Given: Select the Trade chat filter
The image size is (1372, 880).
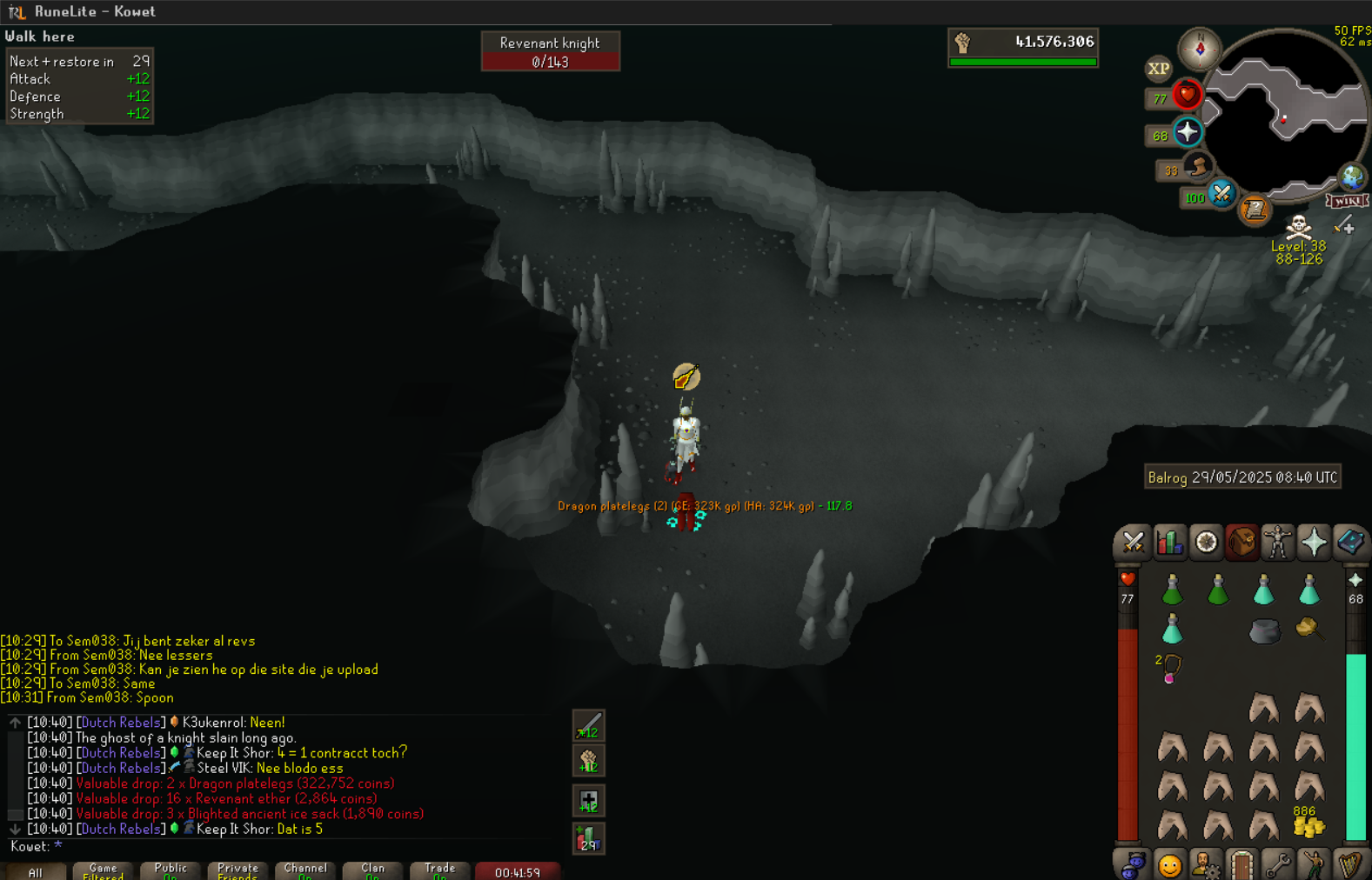Looking at the screenshot, I should (x=439, y=870).
